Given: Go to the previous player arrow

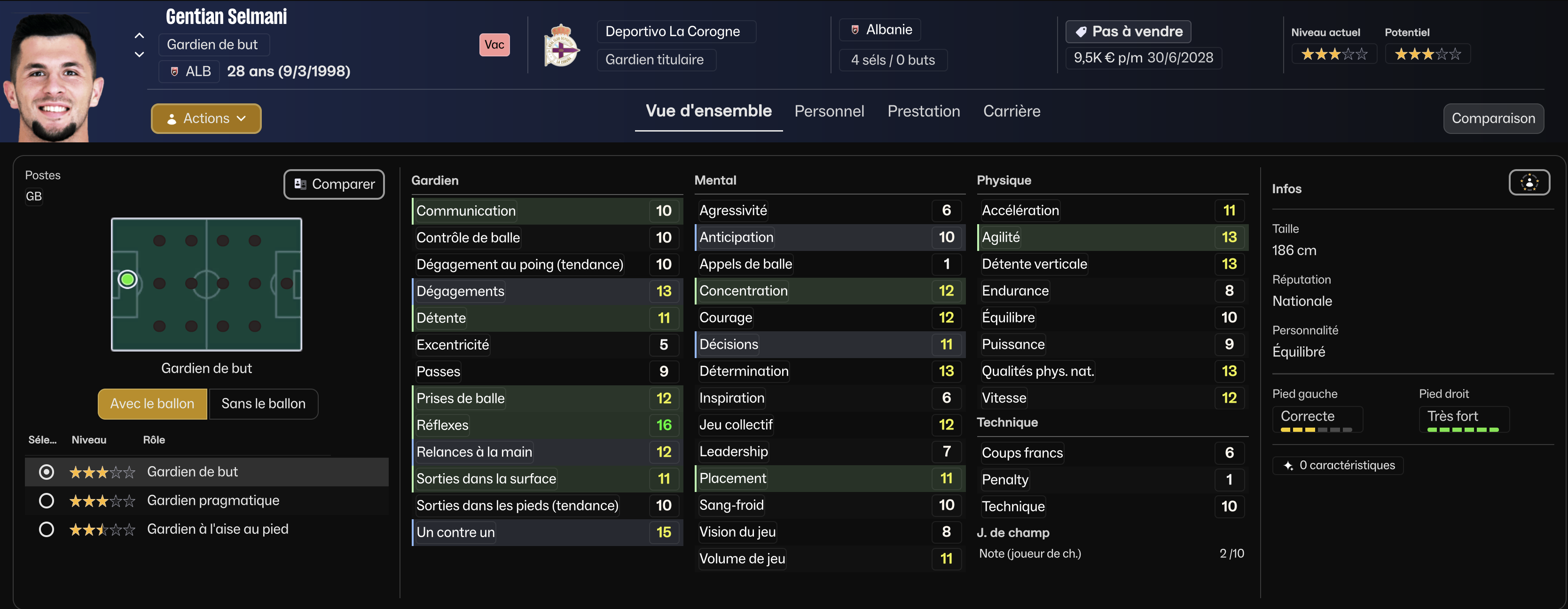Looking at the screenshot, I should click(x=140, y=36).
